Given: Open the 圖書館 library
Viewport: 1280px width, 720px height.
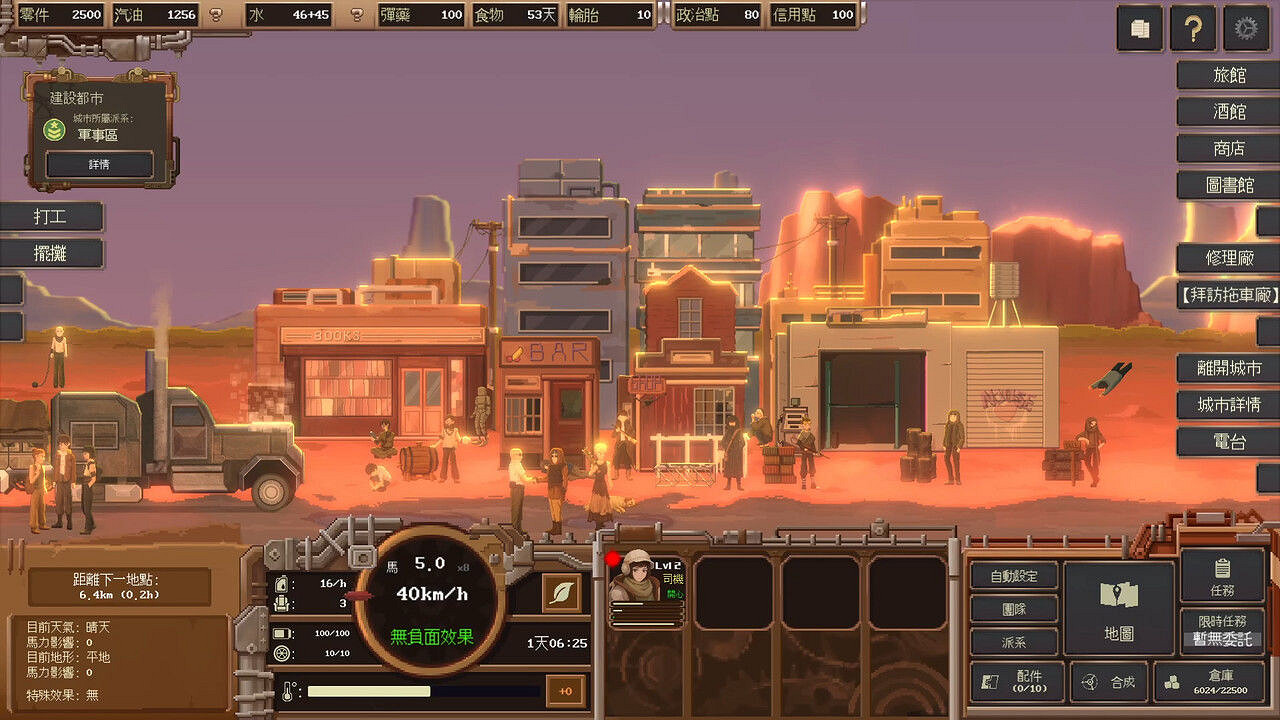Looking at the screenshot, I should click(1228, 186).
